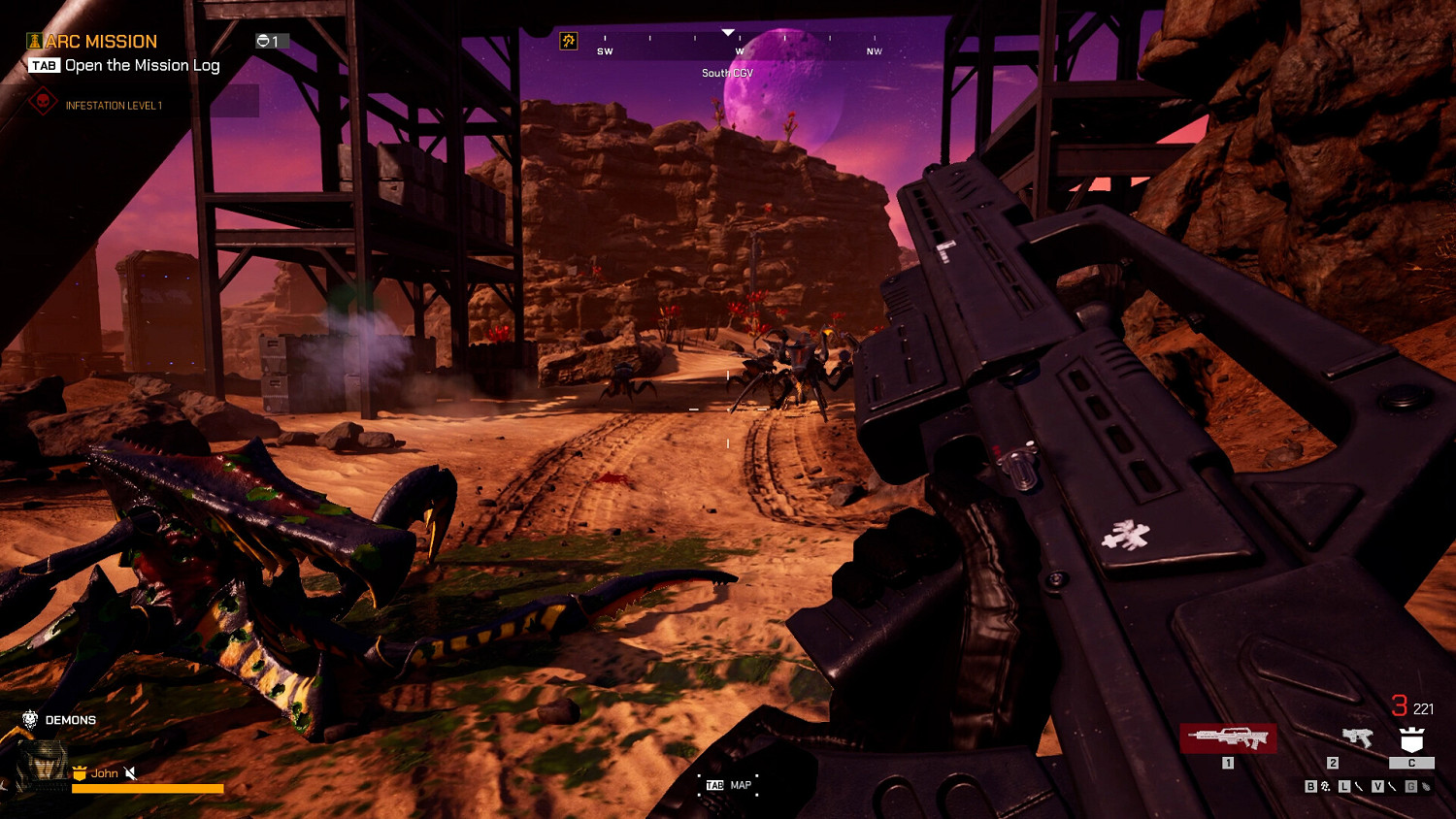Toggle the crown rank badge beside John
The height and width of the screenshot is (819, 1456).
(80, 773)
